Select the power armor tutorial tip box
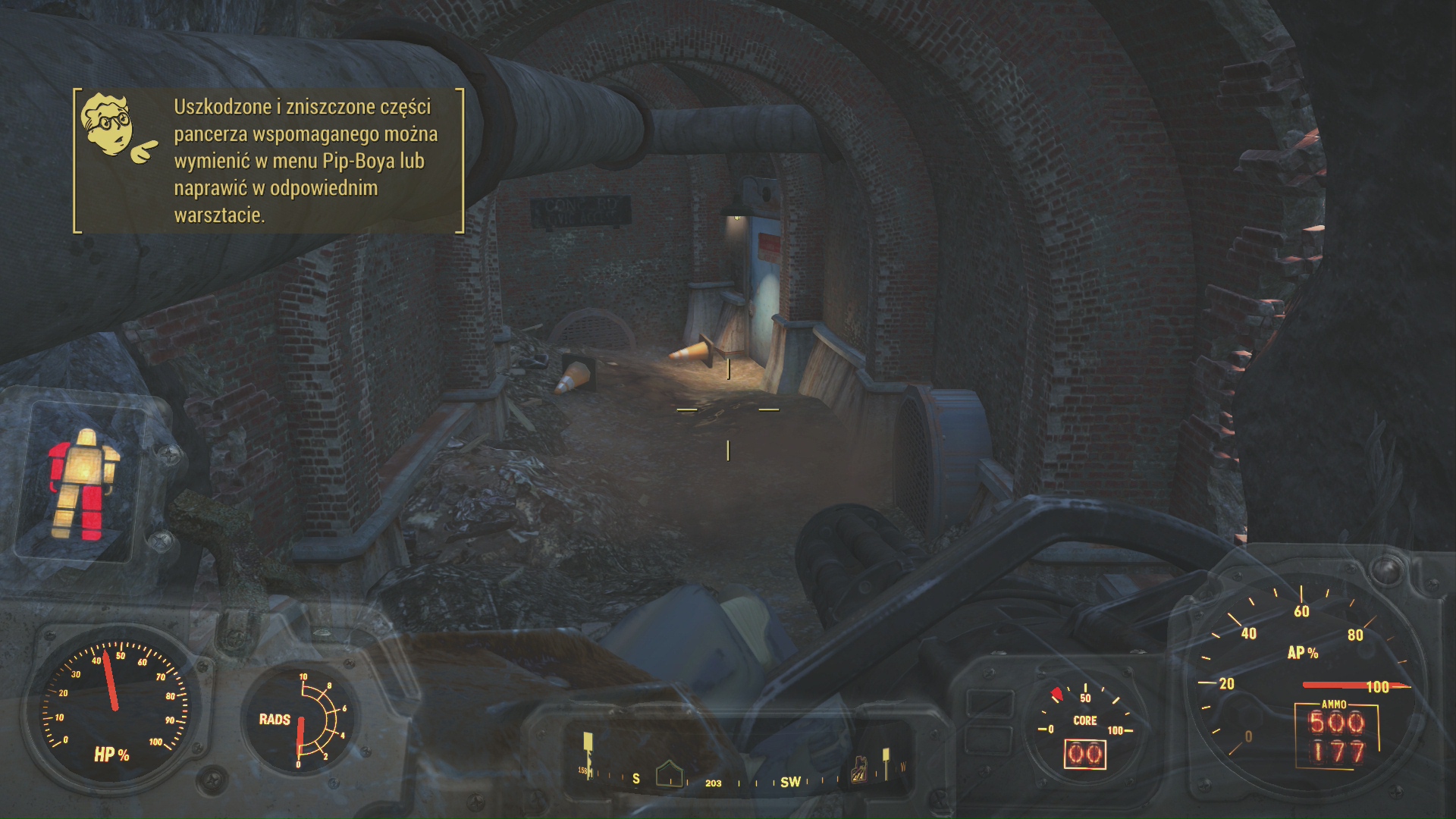 268,161
